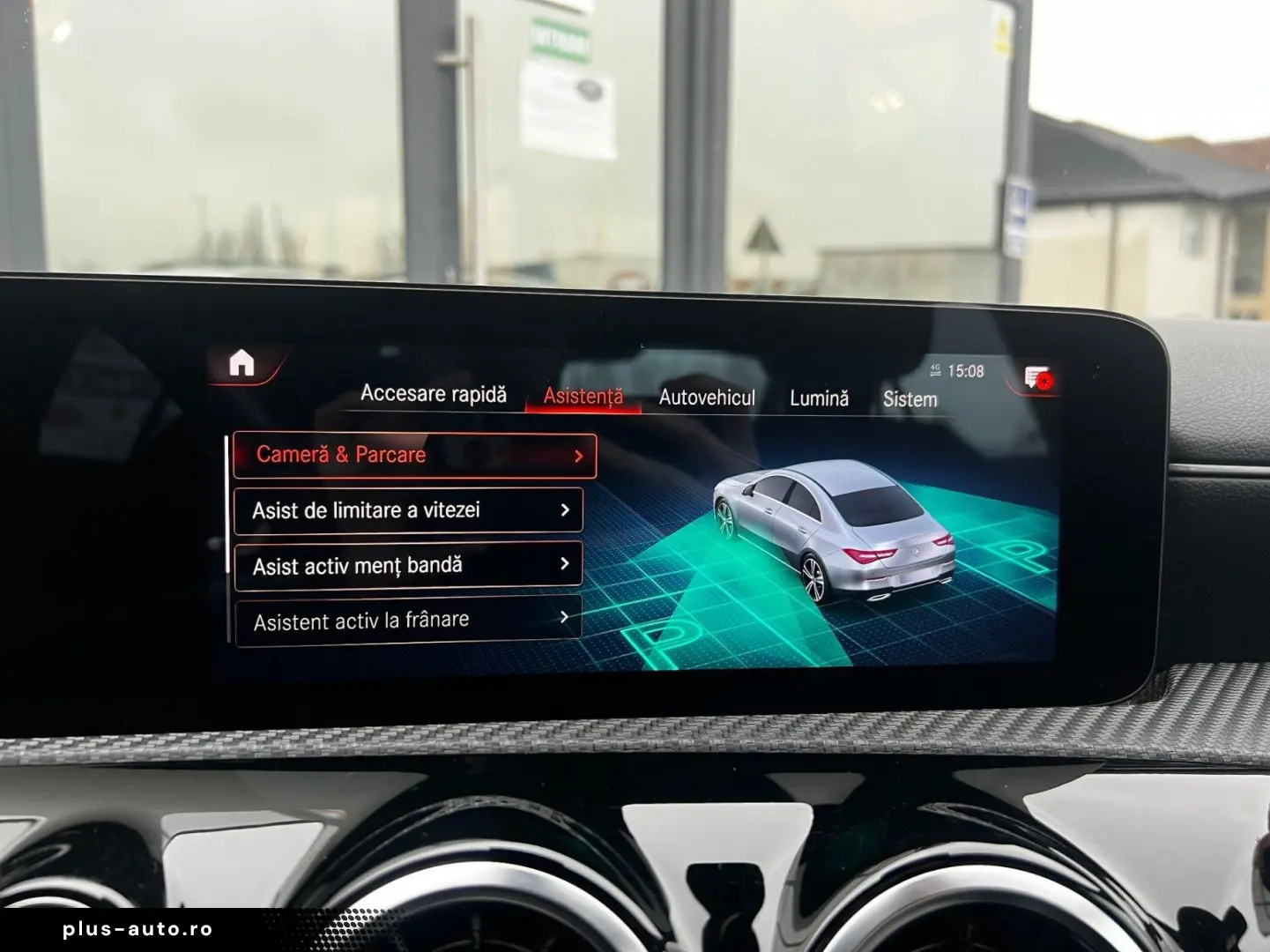Image resolution: width=1270 pixels, height=952 pixels.
Task: Expand Asistent activ la frânare submenu arrow
Action: pos(564,619)
